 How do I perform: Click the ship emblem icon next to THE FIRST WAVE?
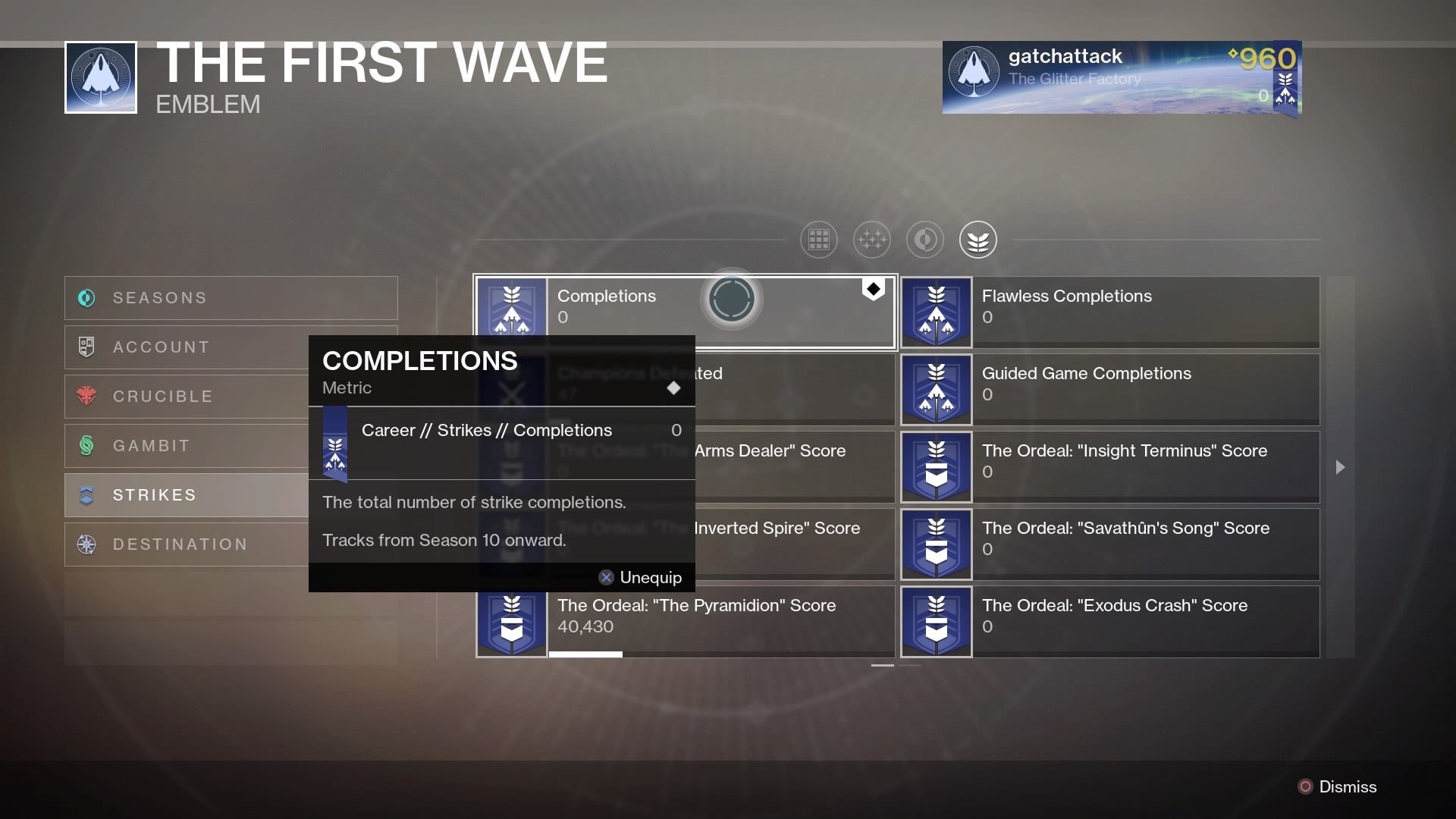tap(99, 77)
